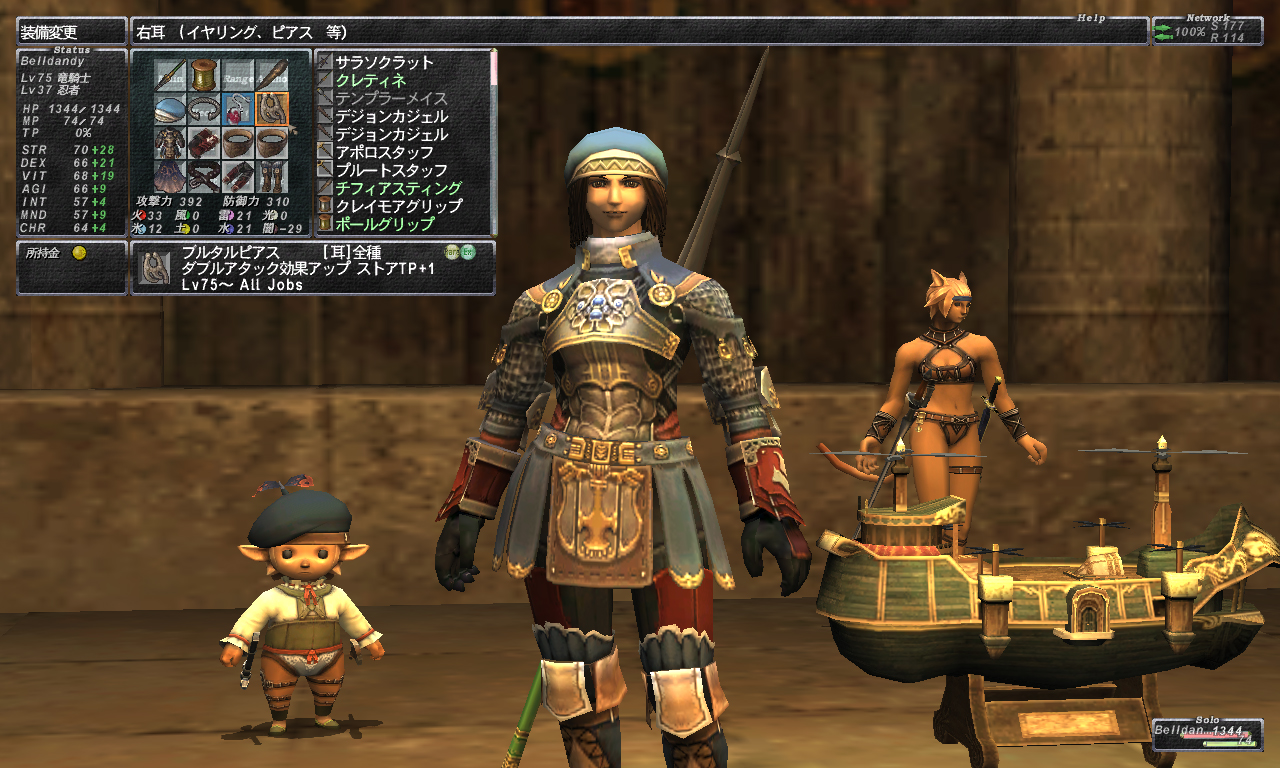Select the main weapon lance slot

tap(170, 73)
